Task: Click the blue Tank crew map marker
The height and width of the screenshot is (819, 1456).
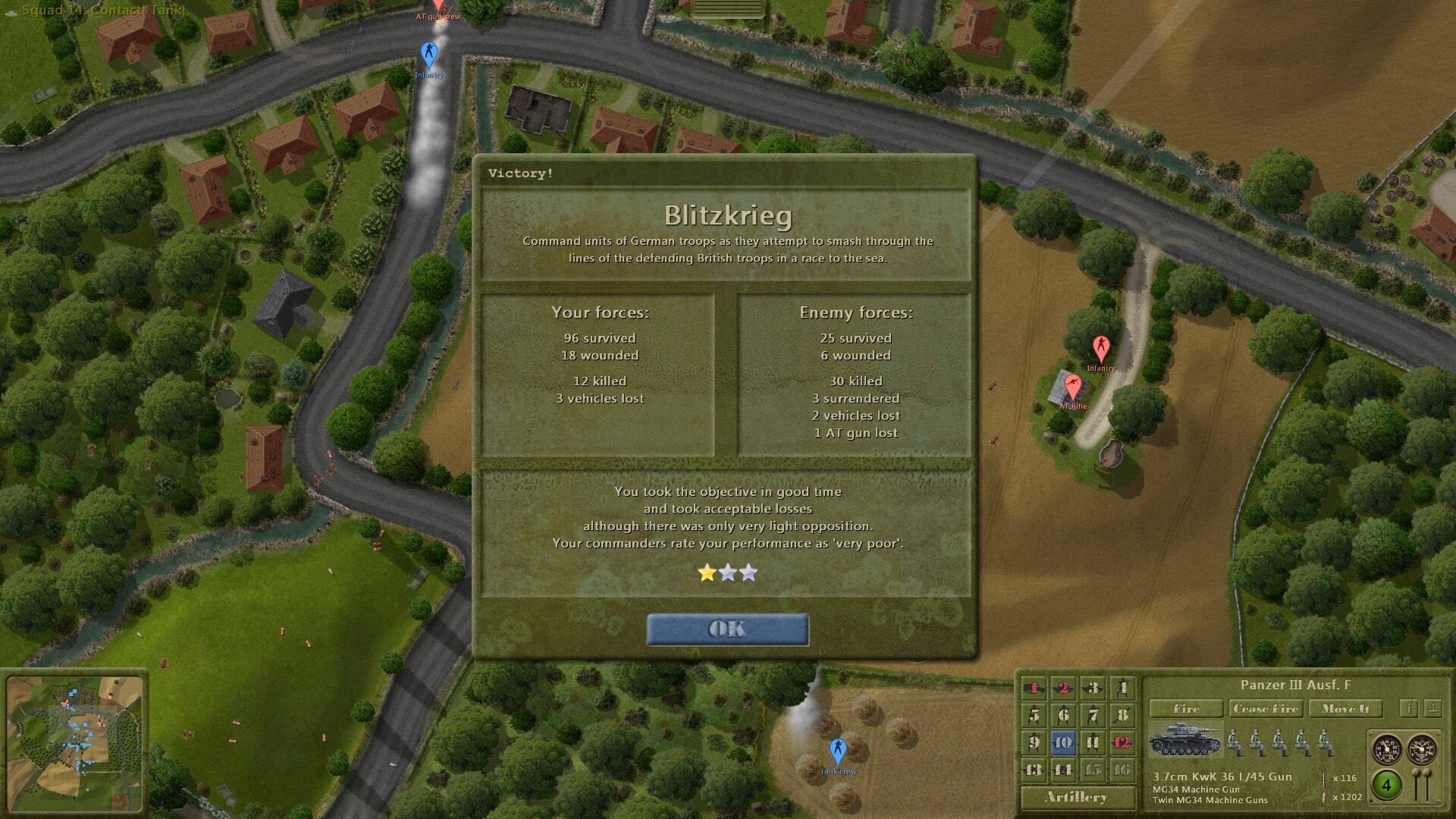Action: [837, 752]
